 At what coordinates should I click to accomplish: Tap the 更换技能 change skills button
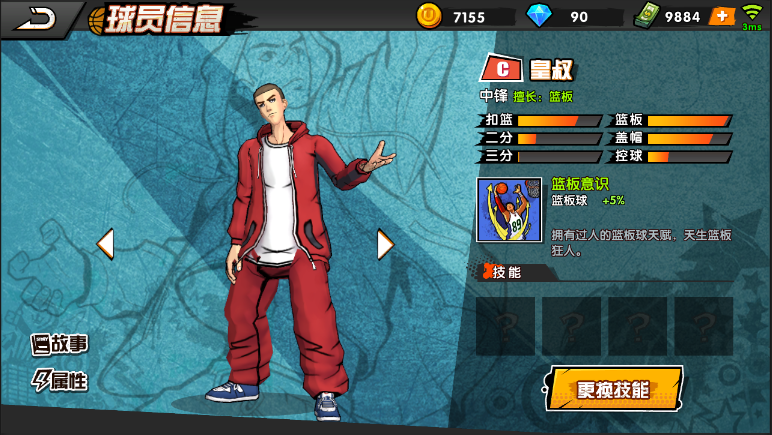pos(614,389)
